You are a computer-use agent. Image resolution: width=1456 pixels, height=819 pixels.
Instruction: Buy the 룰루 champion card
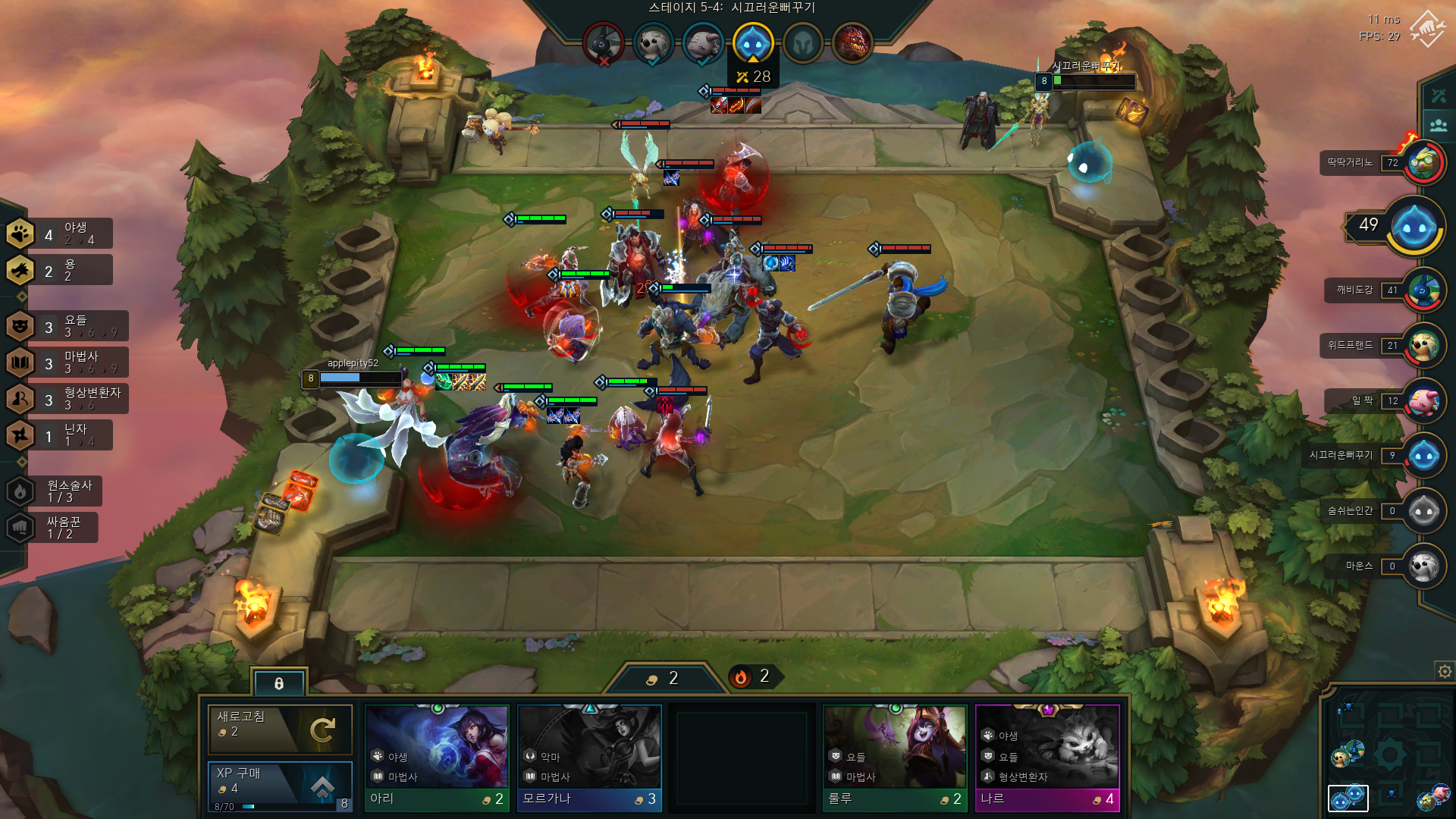tap(895, 758)
